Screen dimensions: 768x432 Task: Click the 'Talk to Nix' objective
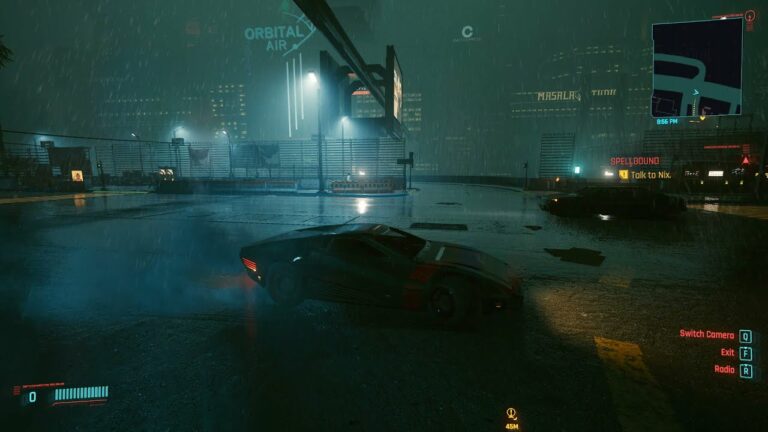[650, 175]
